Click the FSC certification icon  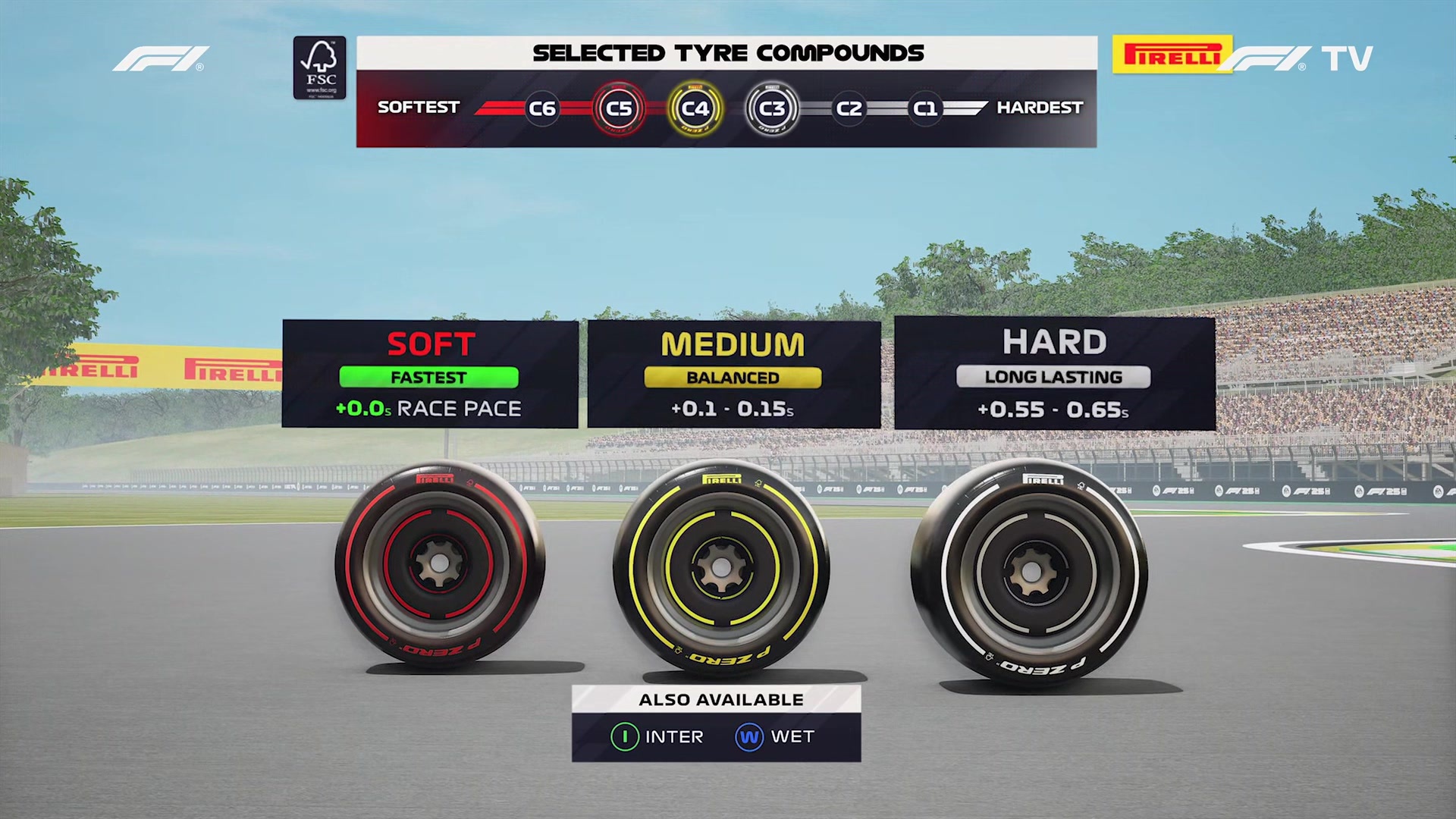[320, 67]
